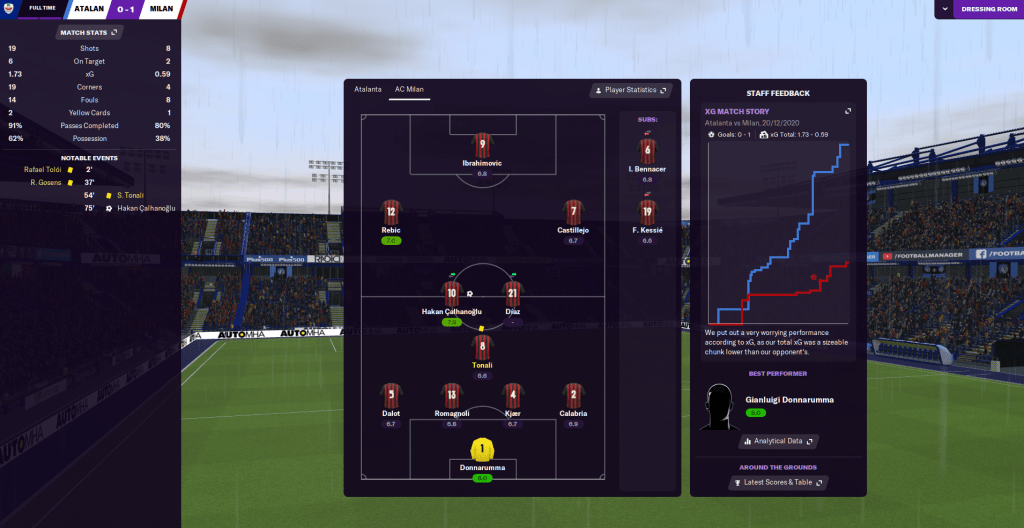Choose Dalot at left back
Image resolution: width=1024 pixels, height=528 pixels.
[x=391, y=396]
